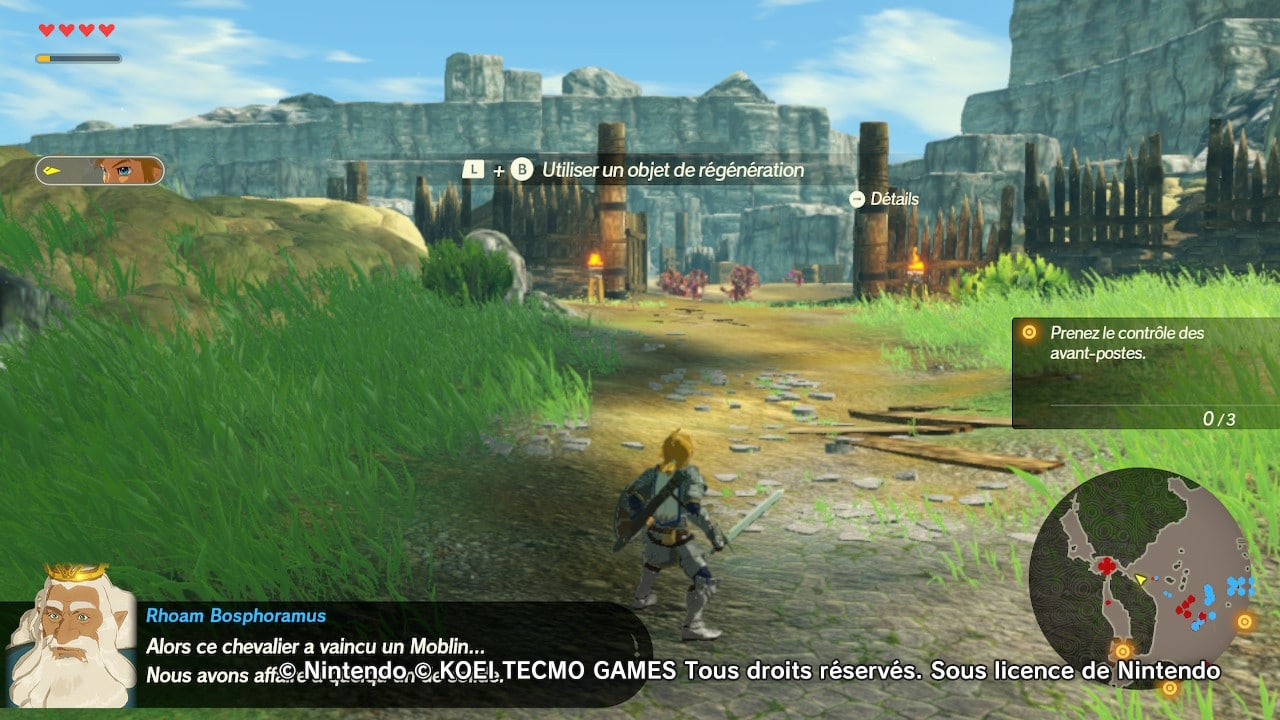Select the red outpost marker on minimap

point(1107,567)
